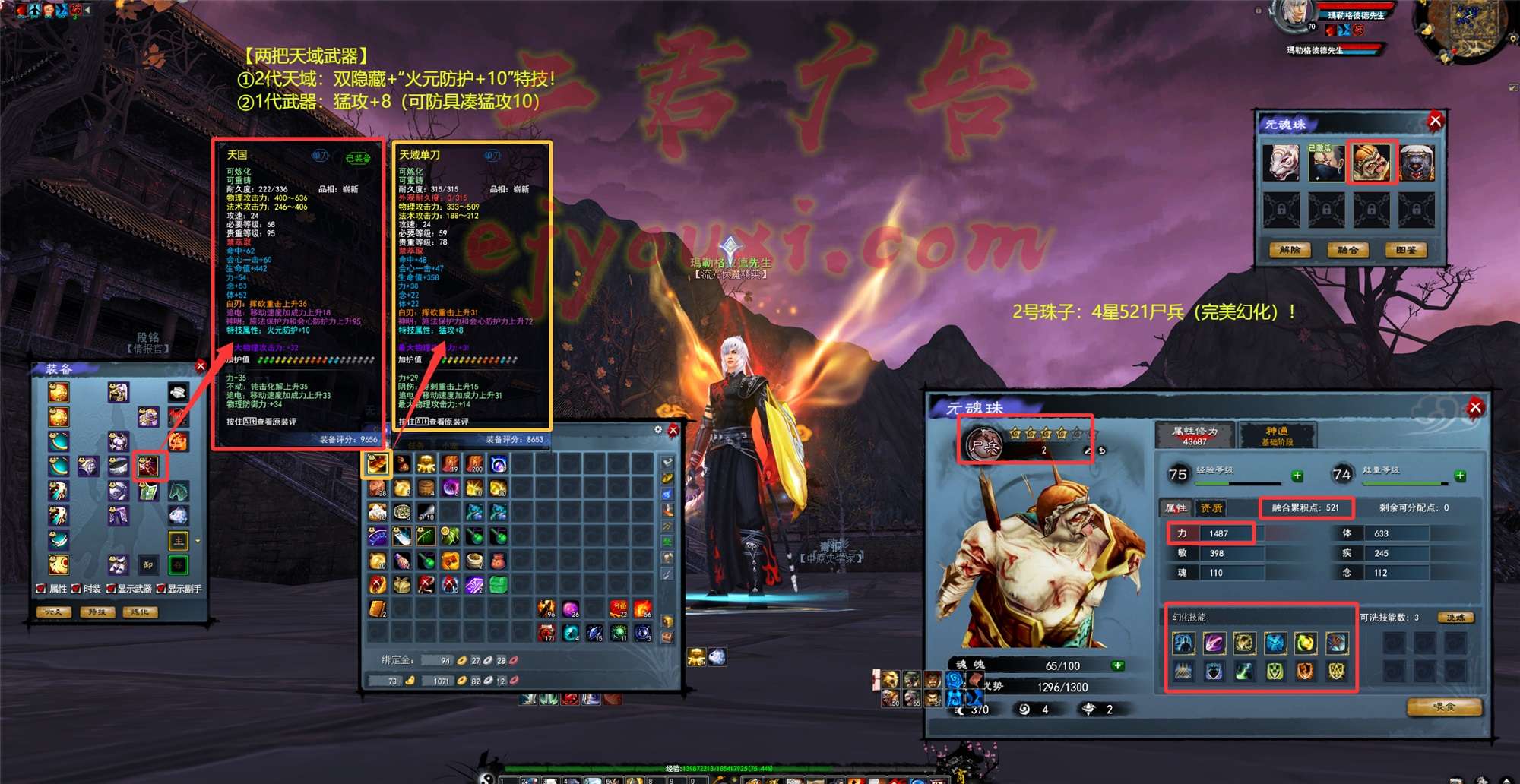
Task: Add experience with the 经验等级 plus button
Action: (x=1297, y=476)
